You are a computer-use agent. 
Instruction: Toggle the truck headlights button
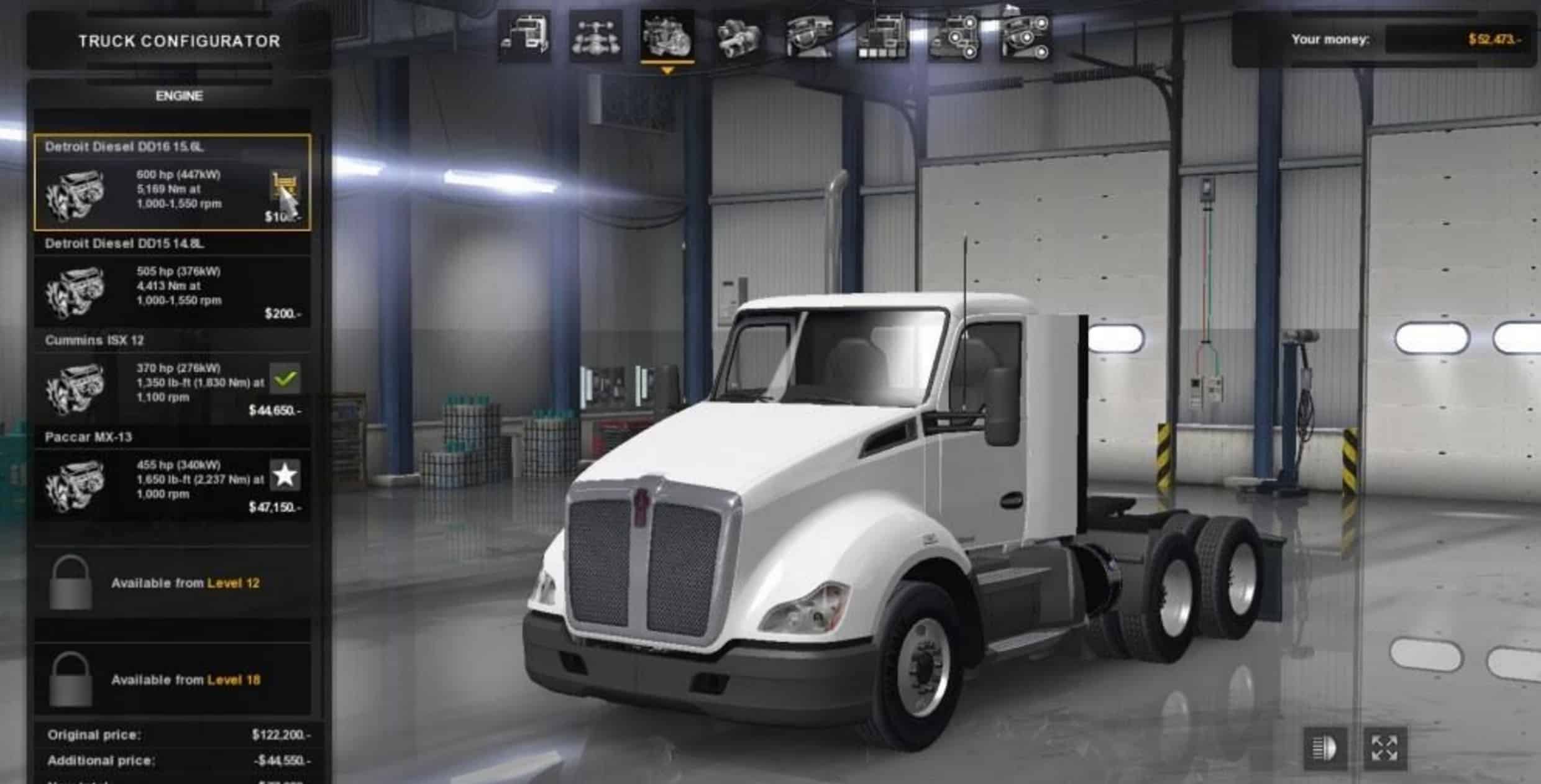coord(1324,748)
